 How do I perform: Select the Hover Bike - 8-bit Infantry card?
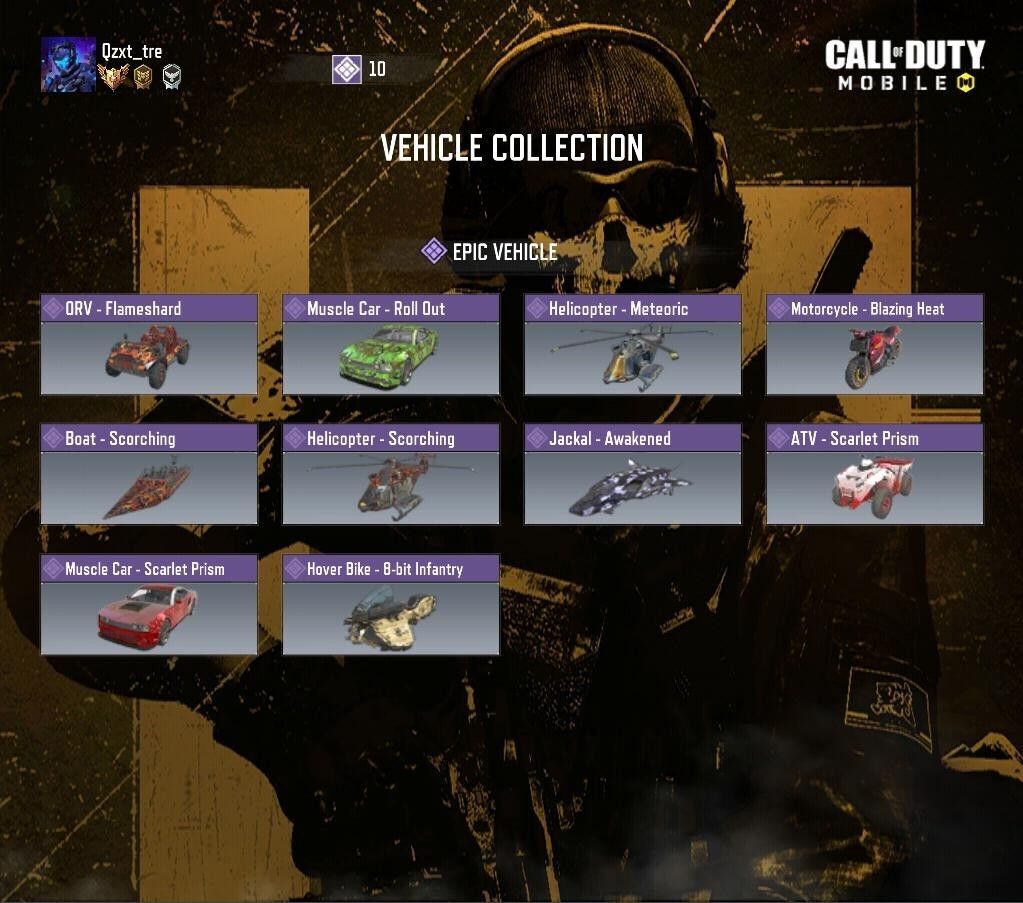(x=391, y=604)
